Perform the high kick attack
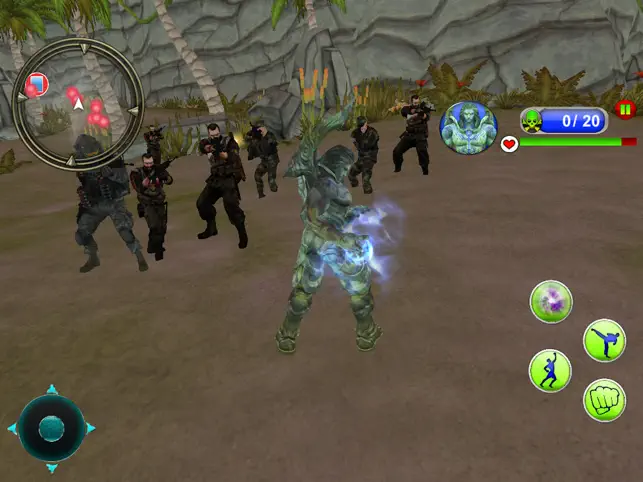643x482 pixels. [604, 340]
